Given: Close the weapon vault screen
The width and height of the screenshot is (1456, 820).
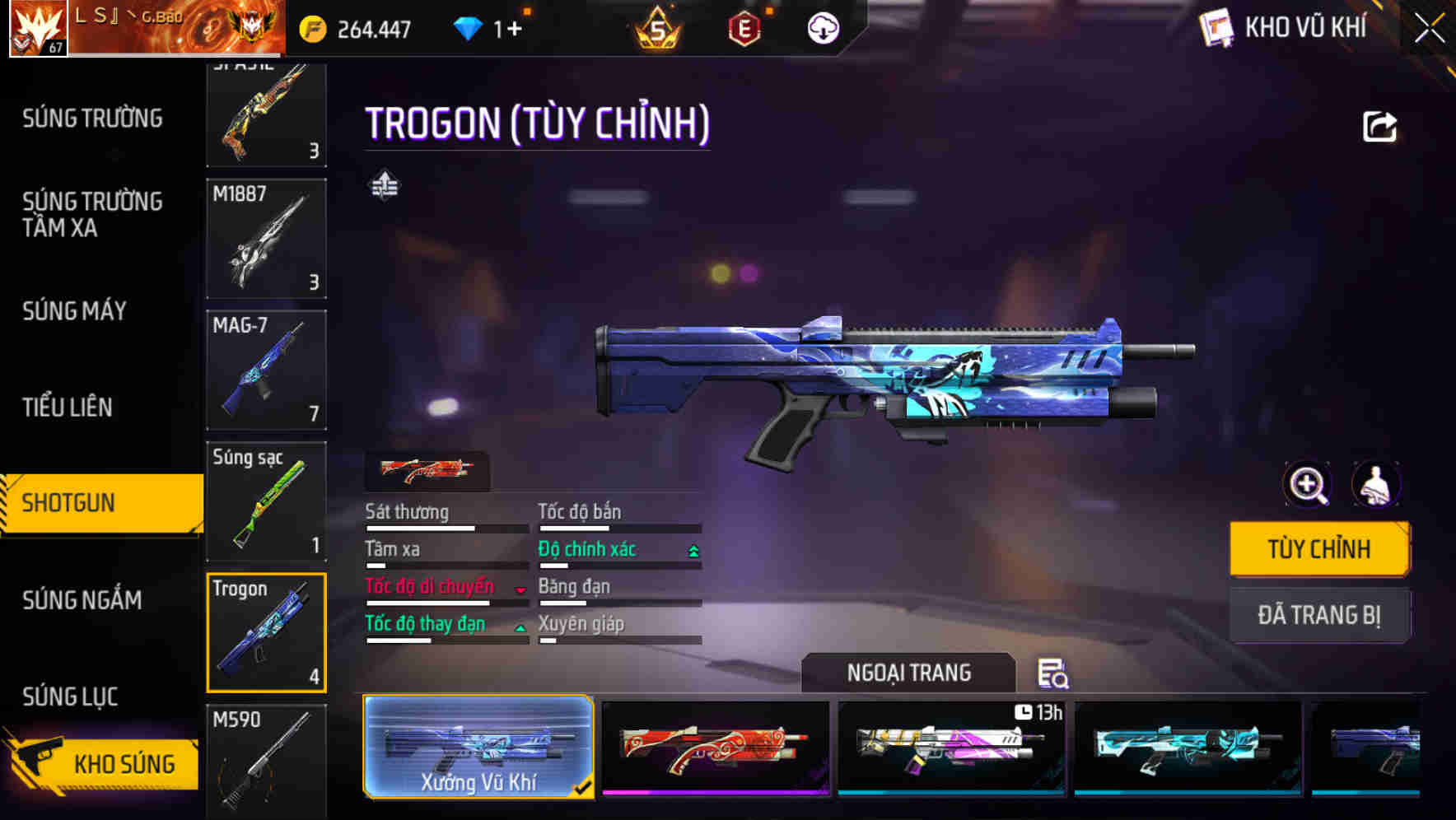Looking at the screenshot, I should click(x=1430, y=29).
